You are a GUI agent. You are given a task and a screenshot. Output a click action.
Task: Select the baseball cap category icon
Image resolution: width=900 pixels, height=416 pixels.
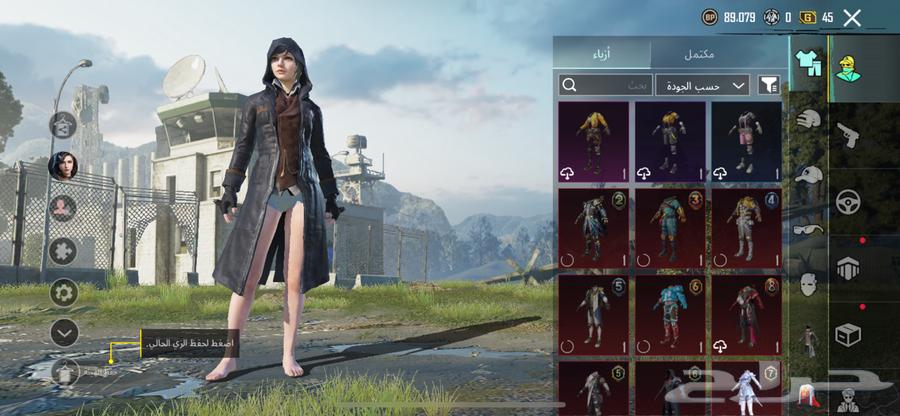tap(808, 175)
